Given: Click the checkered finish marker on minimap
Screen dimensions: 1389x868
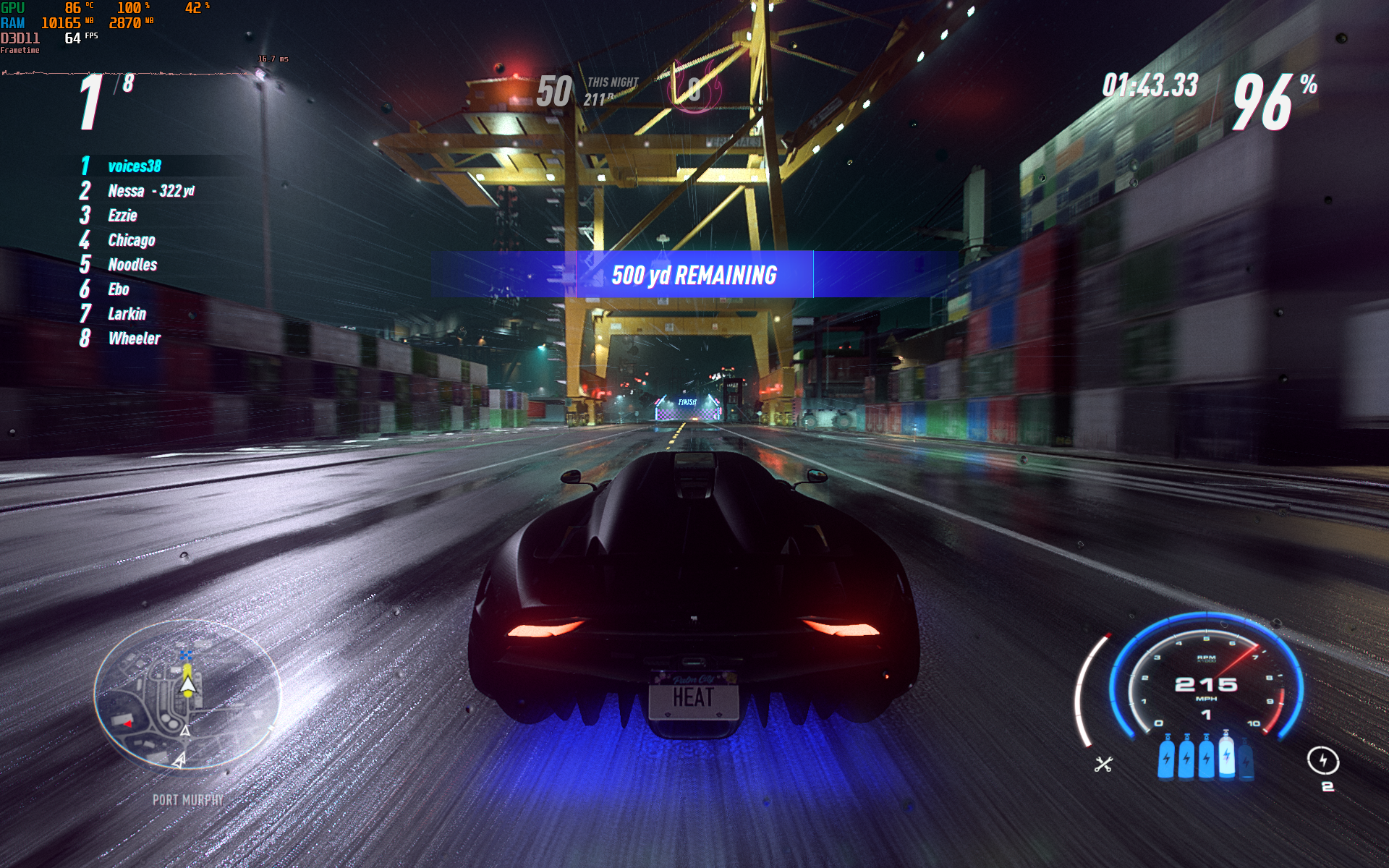Looking at the screenshot, I should (x=187, y=655).
